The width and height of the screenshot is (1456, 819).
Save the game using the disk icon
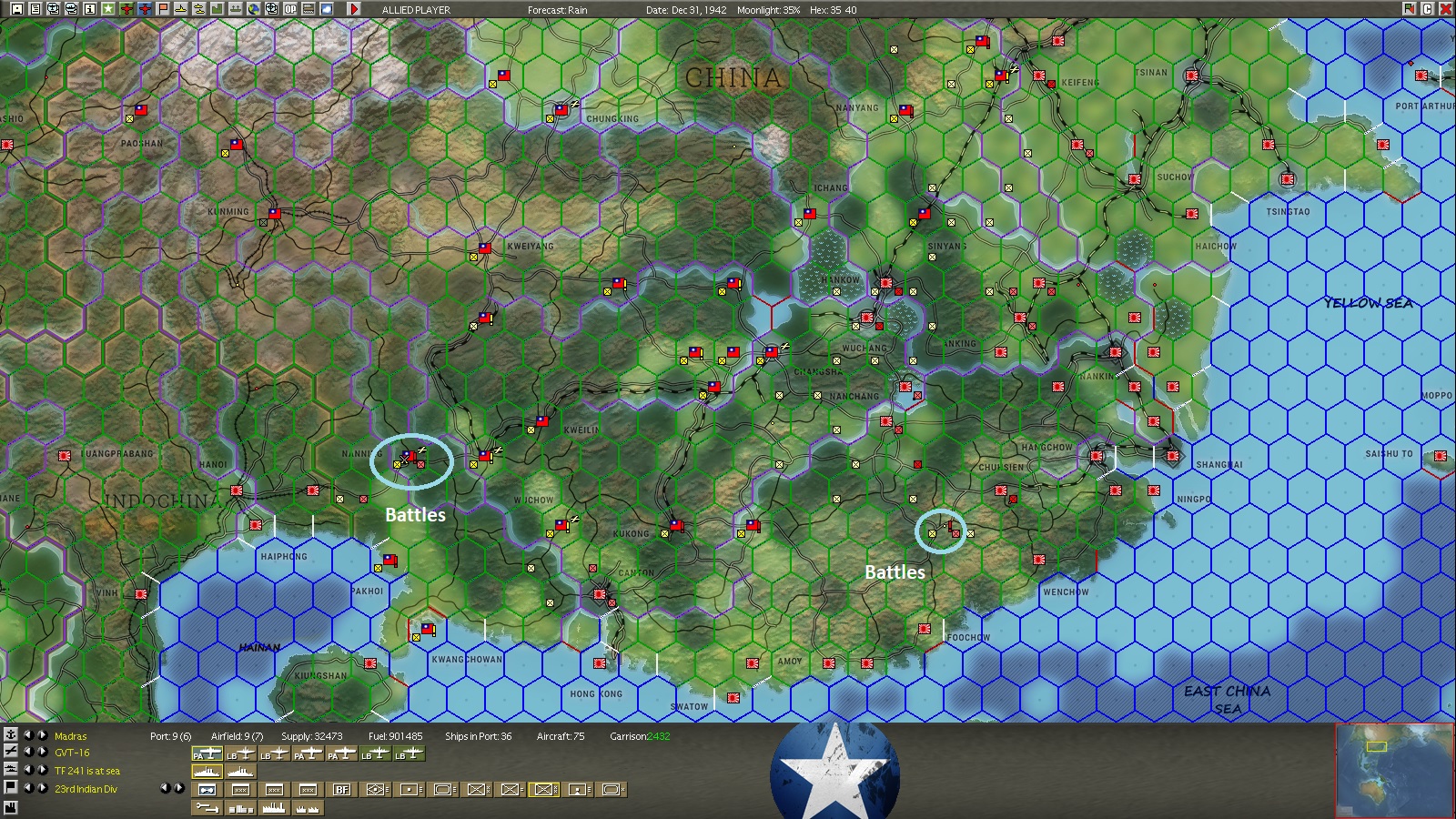(x=15, y=8)
